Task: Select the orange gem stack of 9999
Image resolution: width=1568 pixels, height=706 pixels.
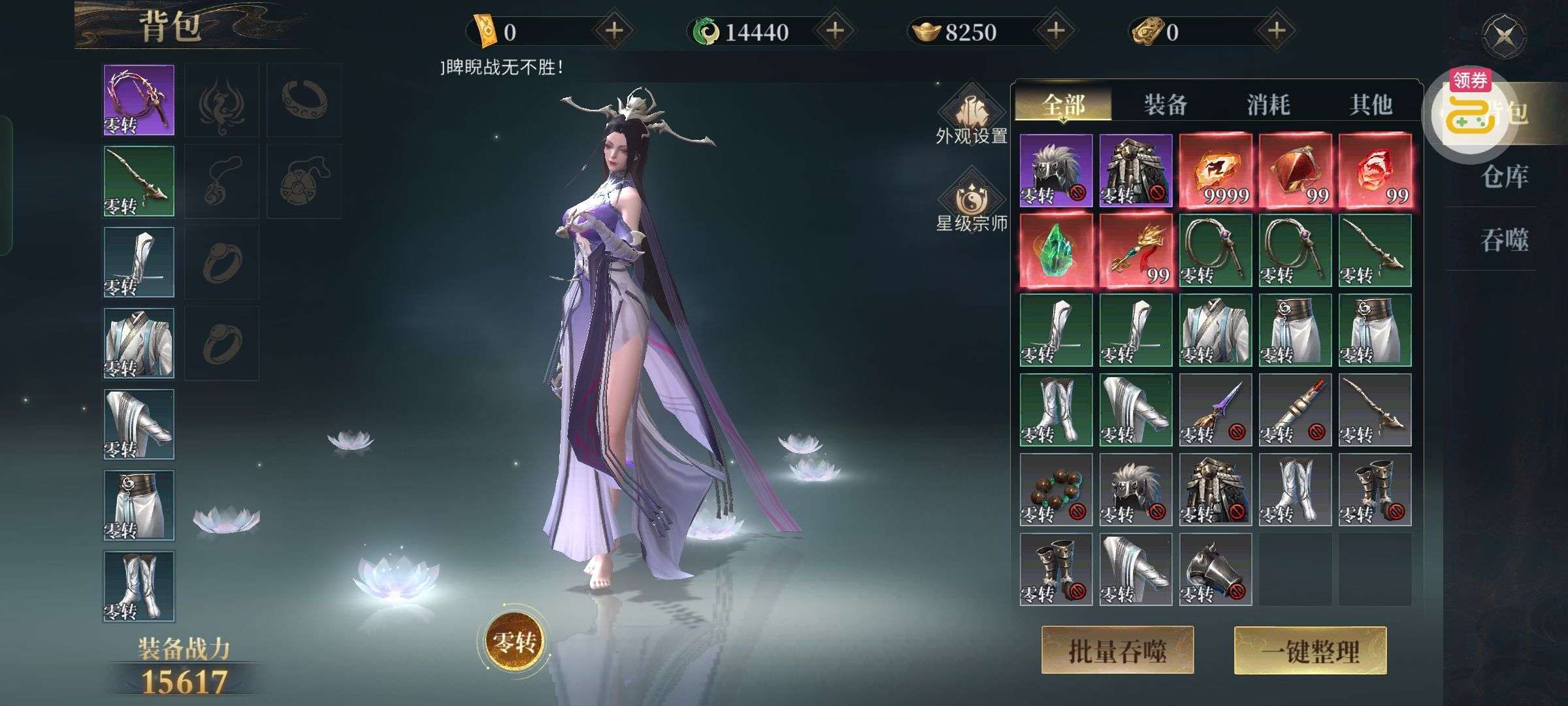Action: pyautogui.click(x=1215, y=171)
